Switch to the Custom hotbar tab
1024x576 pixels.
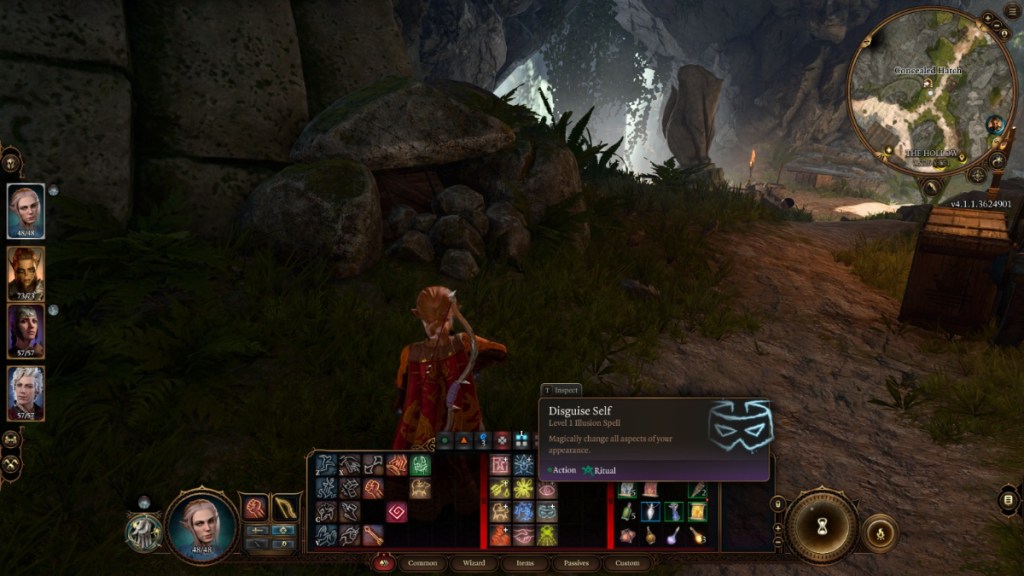coord(627,563)
